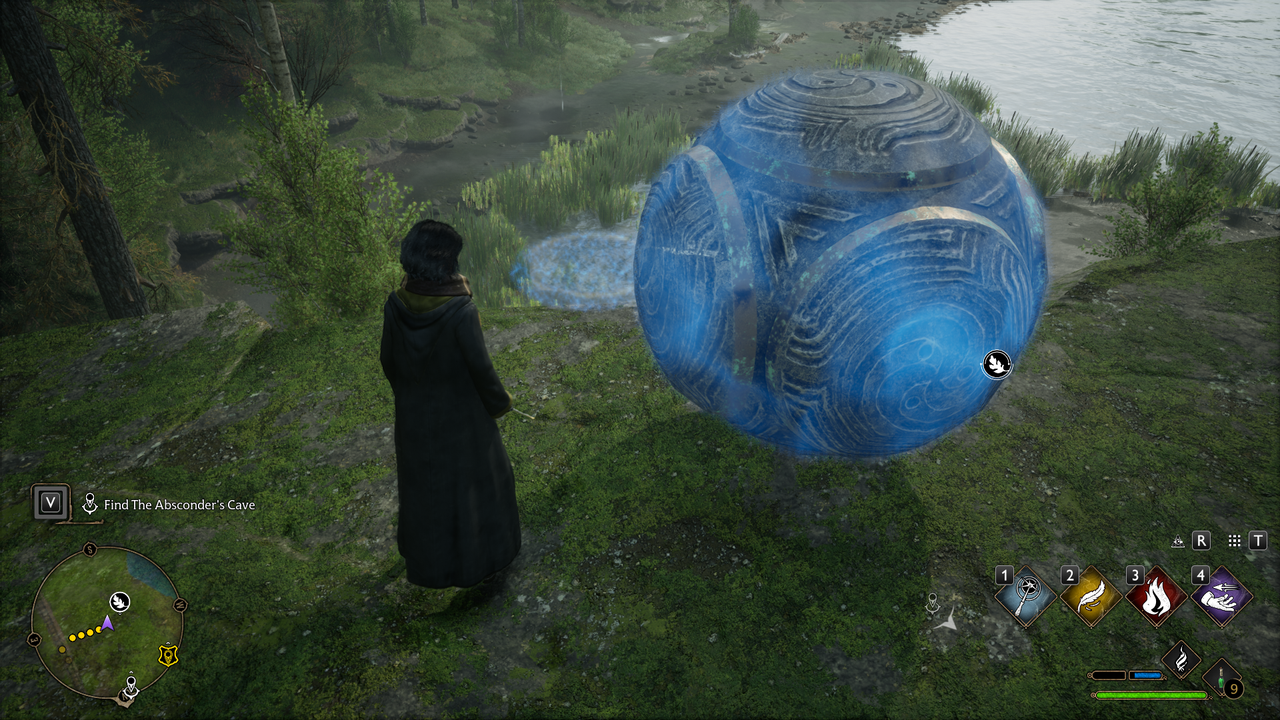Click the Hogwarts shield crest on the minimap
The width and height of the screenshot is (1280, 720).
tap(168, 655)
